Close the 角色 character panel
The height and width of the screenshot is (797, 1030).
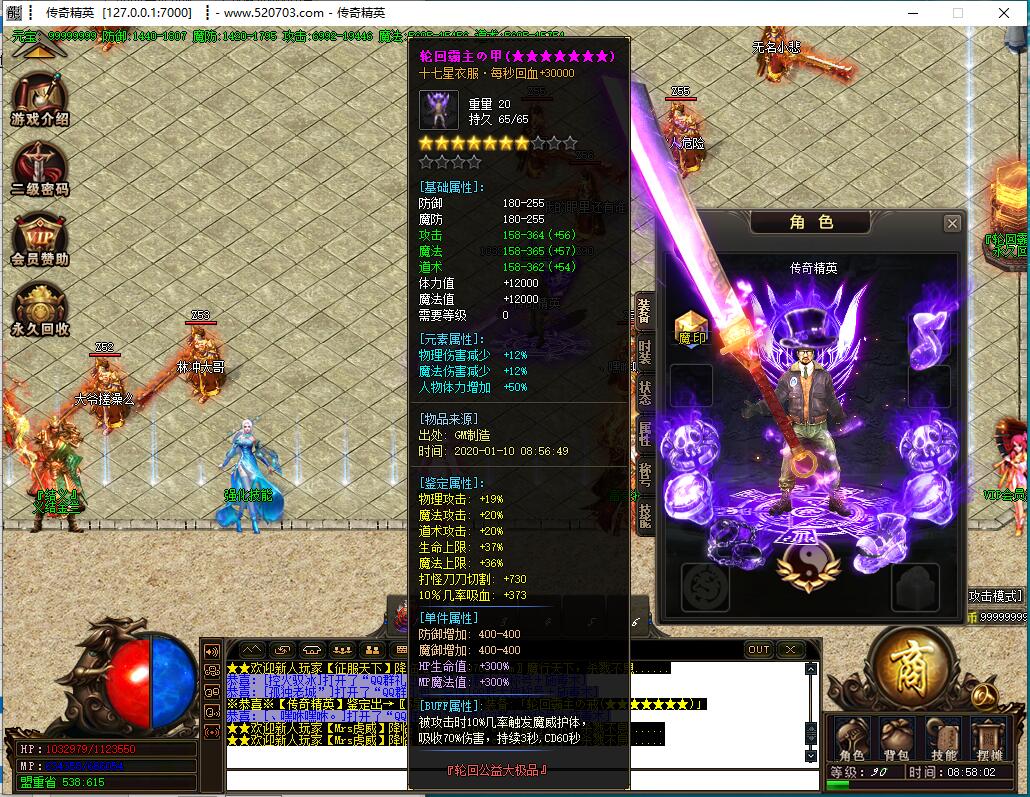coord(952,223)
